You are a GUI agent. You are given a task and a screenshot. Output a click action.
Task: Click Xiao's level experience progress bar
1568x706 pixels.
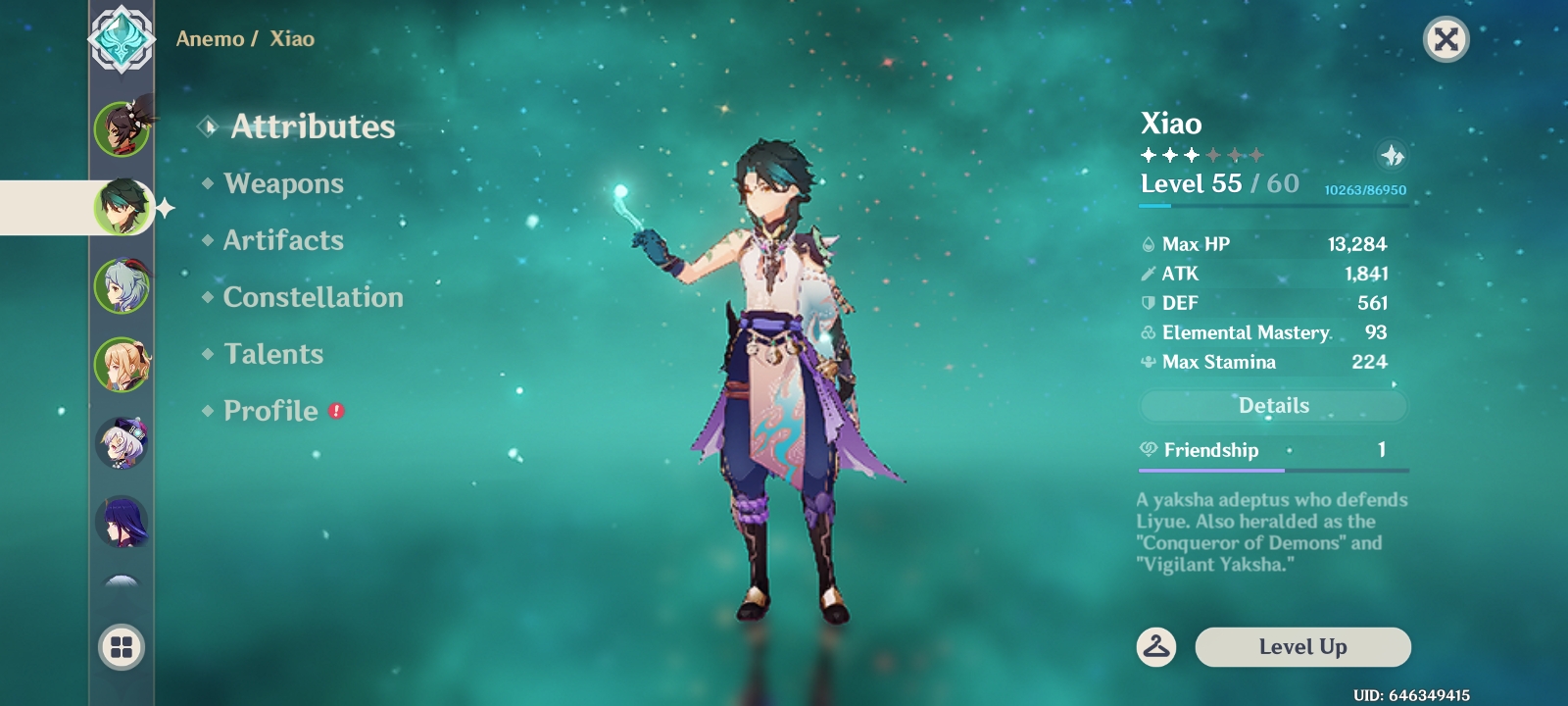[1273, 207]
